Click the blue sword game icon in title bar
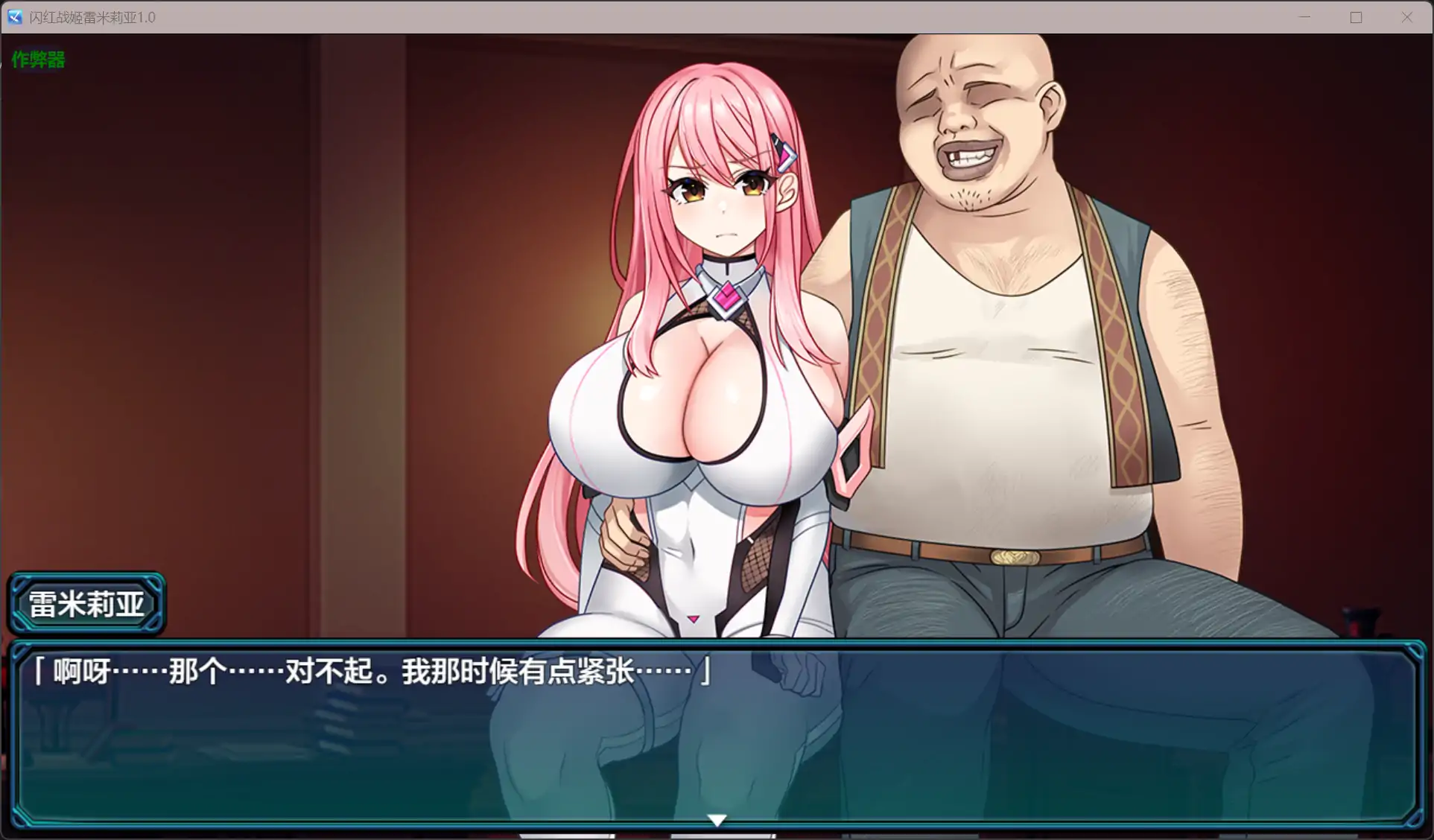 (13, 16)
